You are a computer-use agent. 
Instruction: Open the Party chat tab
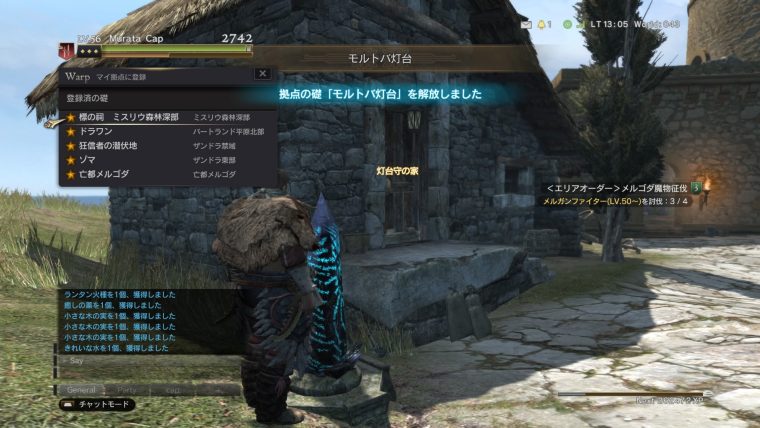127,389
